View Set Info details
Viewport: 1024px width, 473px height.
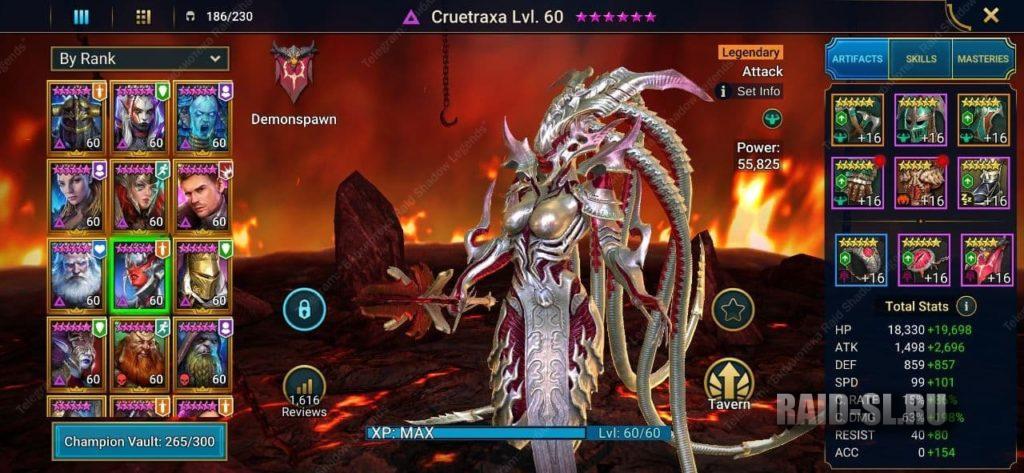coord(749,91)
